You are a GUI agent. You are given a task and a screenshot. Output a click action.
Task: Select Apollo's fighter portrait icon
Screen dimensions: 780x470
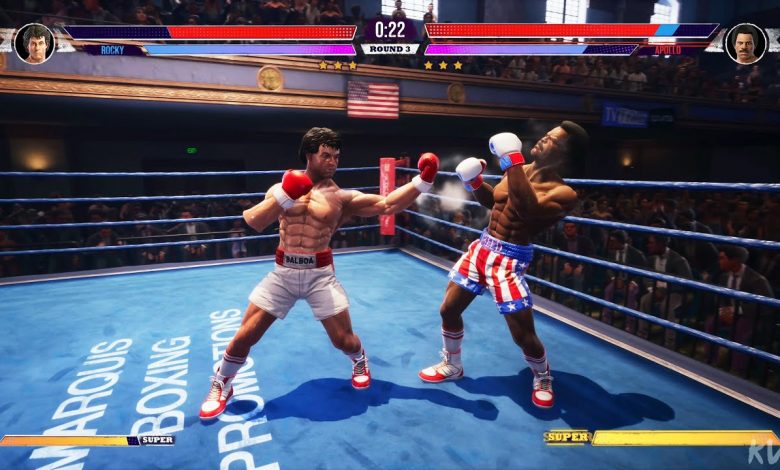click(x=745, y=43)
